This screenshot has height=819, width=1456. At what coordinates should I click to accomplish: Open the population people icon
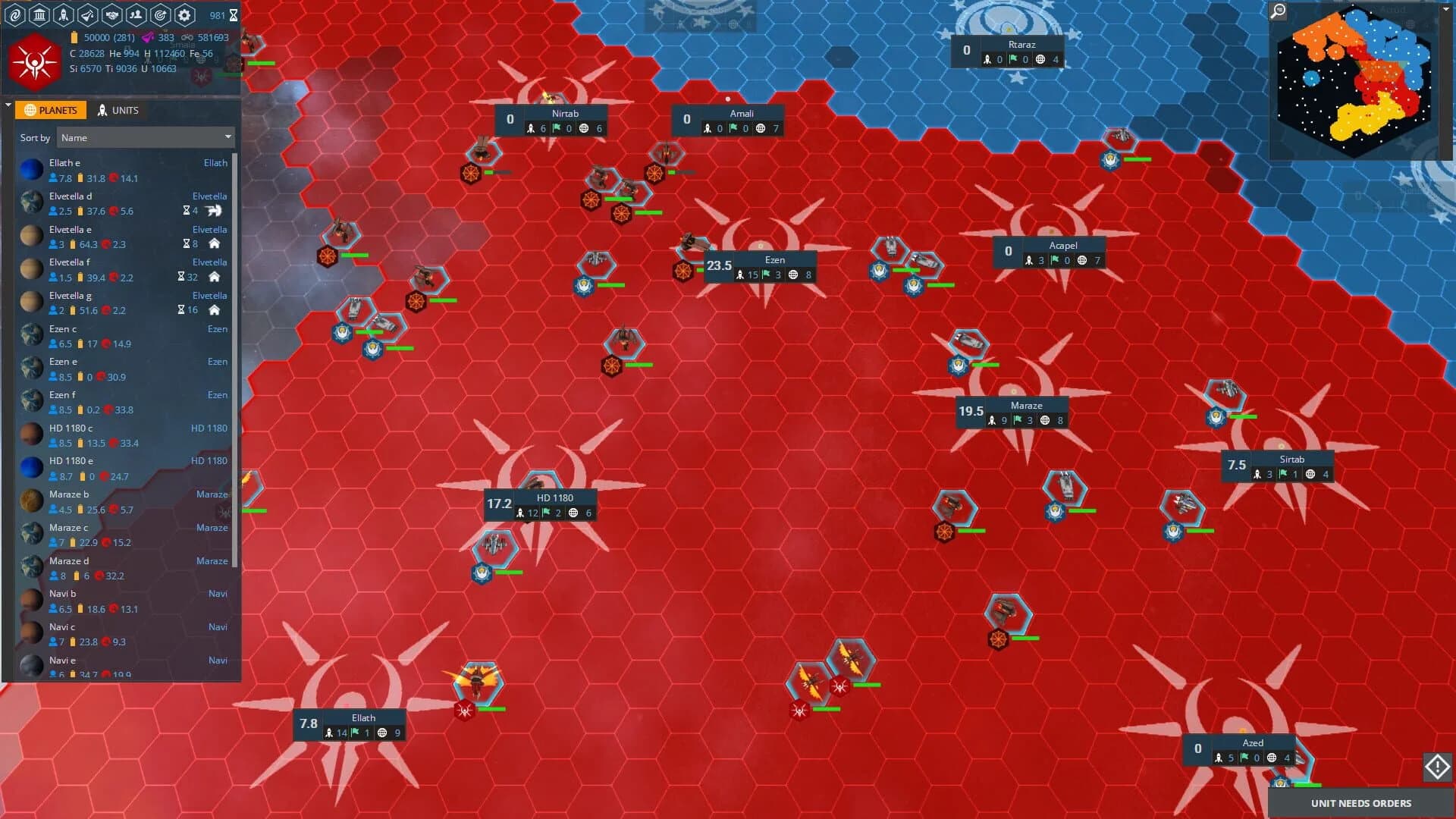point(136,14)
